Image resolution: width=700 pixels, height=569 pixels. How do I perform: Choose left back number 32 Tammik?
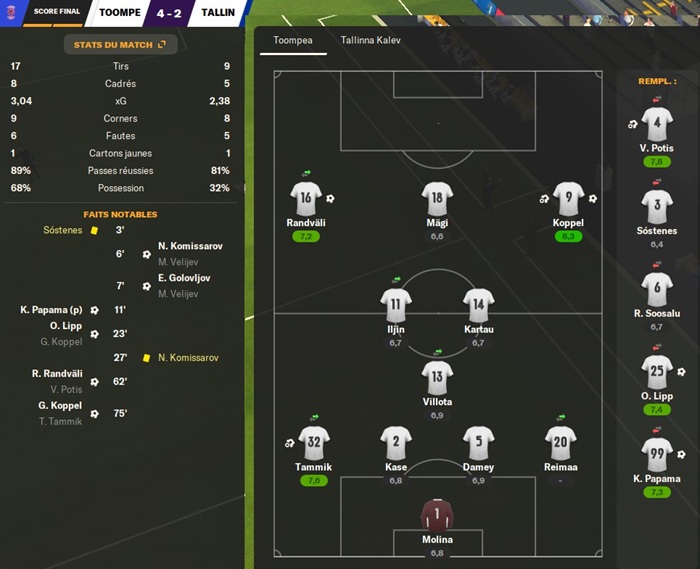click(x=314, y=442)
